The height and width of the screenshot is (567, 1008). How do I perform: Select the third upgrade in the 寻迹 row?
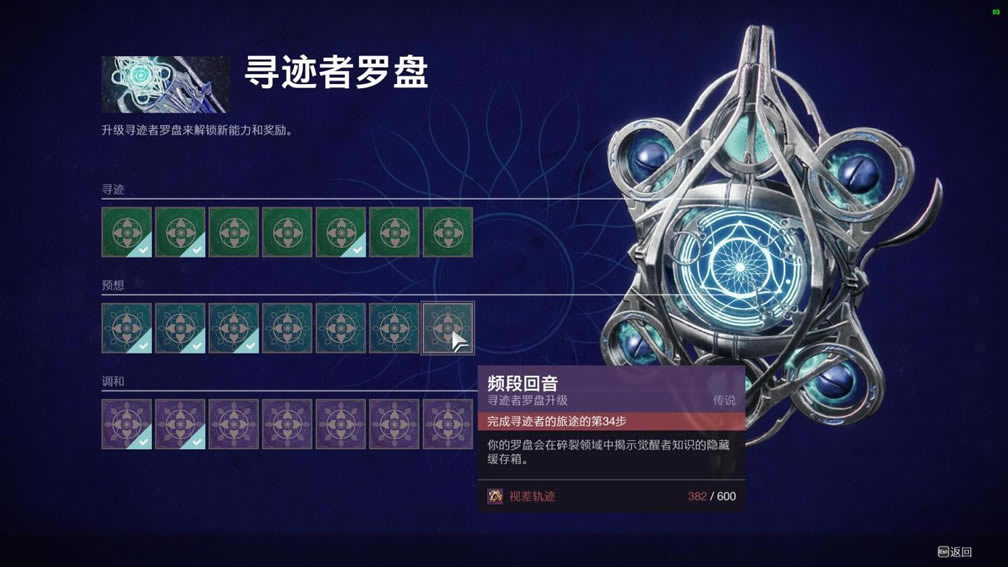pos(234,232)
